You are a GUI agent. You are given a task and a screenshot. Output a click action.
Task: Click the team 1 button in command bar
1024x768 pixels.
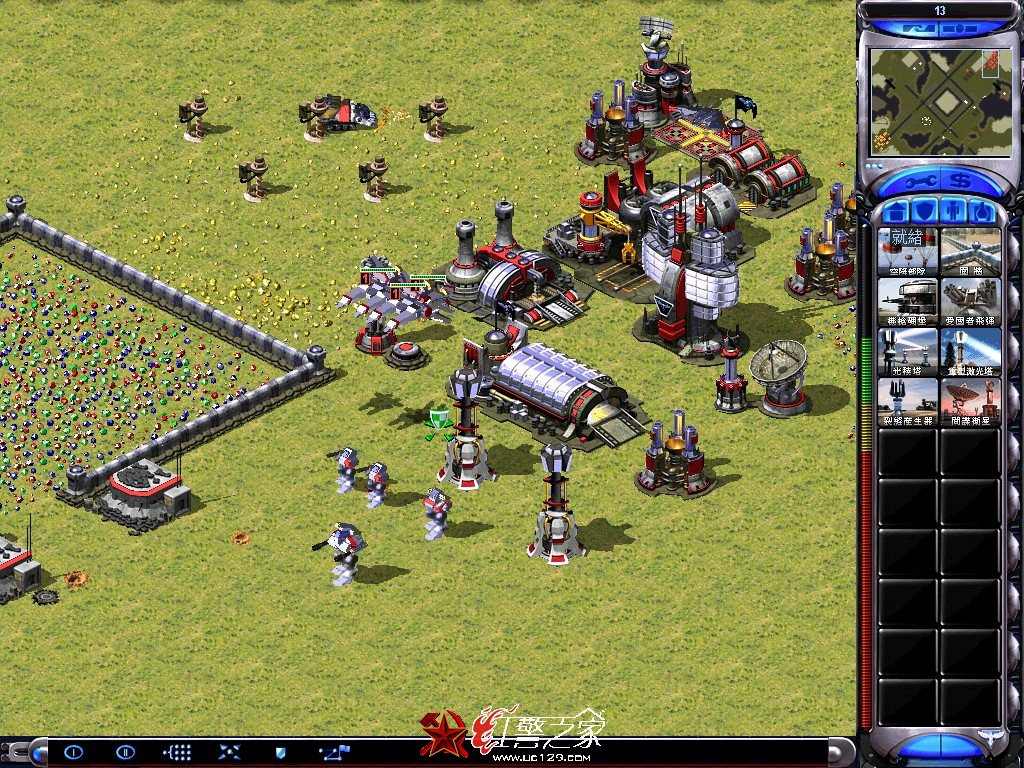click(74, 752)
